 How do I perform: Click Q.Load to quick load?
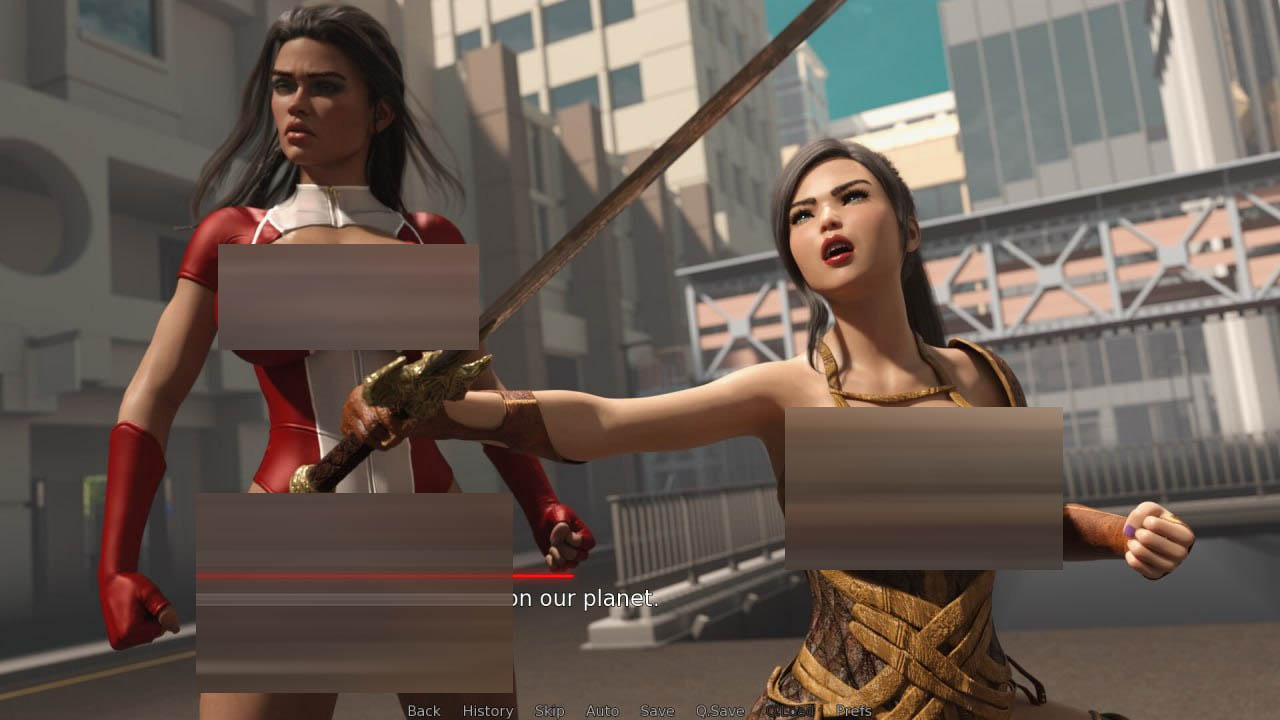(789, 711)
